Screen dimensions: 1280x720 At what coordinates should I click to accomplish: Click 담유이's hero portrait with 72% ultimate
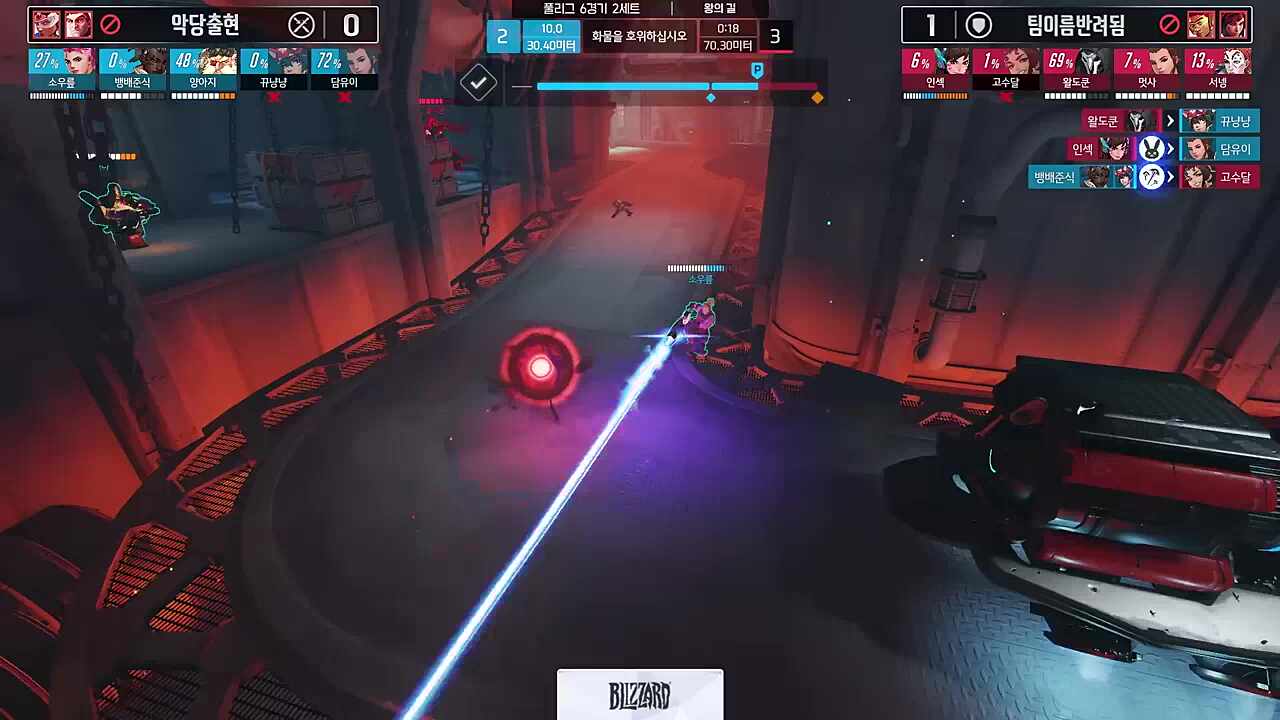[363, 62]
